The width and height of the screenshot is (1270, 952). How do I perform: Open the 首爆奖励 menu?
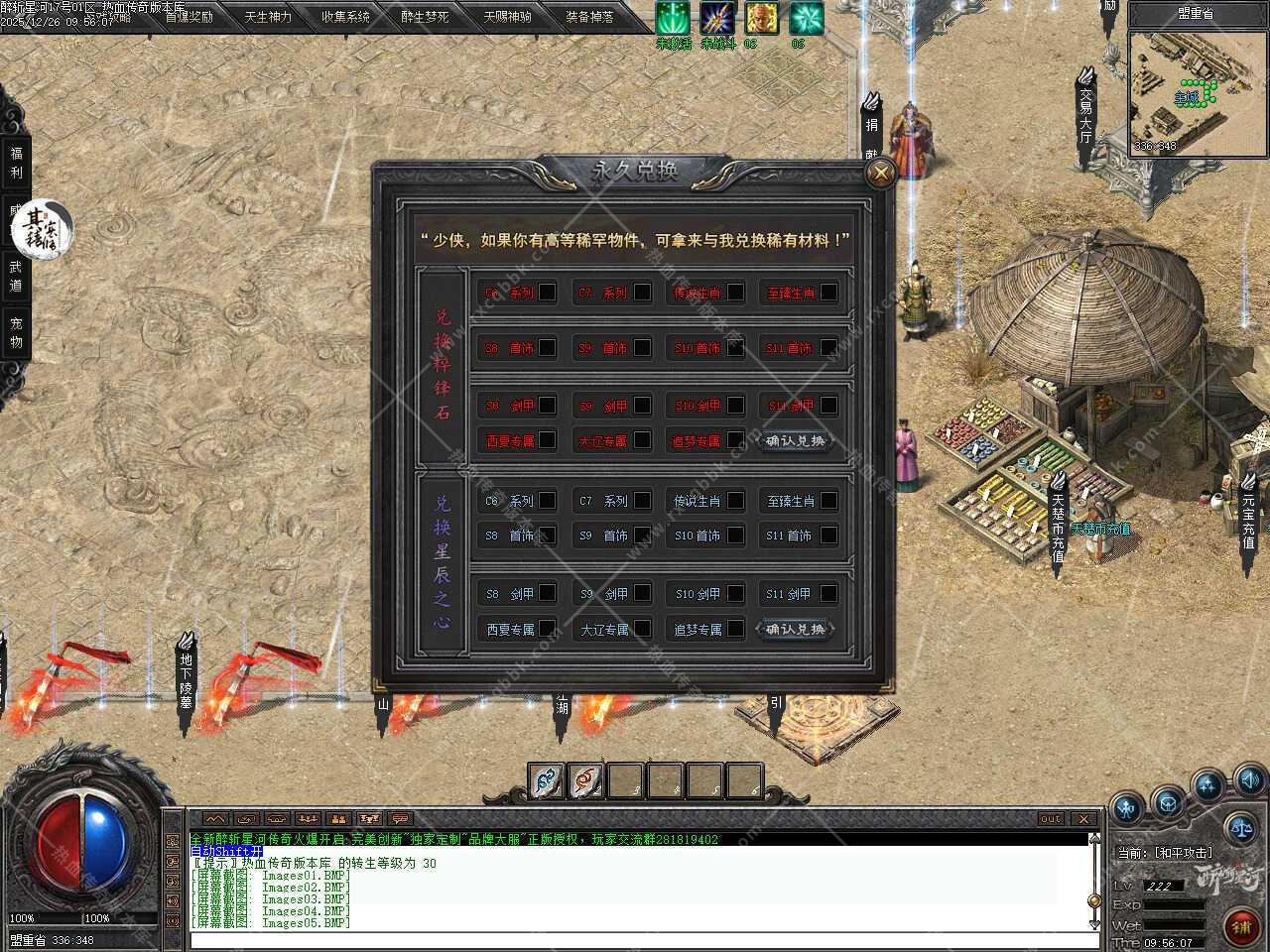pyautogui.click(x=189, y=17)
